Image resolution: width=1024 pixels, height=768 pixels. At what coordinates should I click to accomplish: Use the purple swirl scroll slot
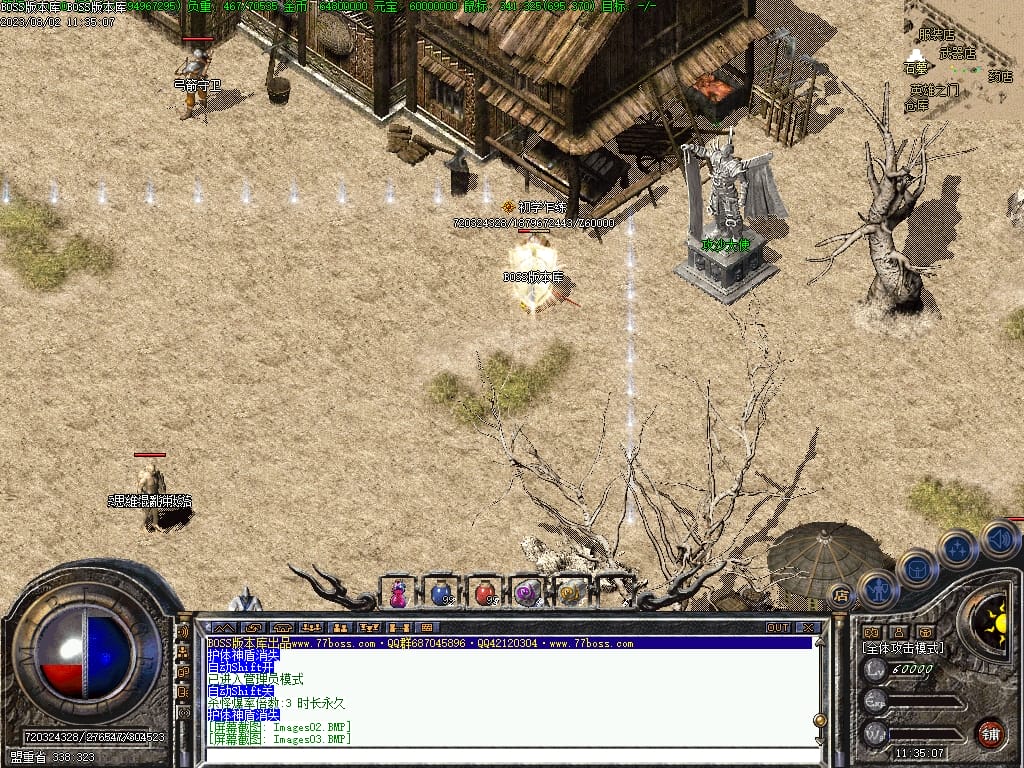(527, 593)
